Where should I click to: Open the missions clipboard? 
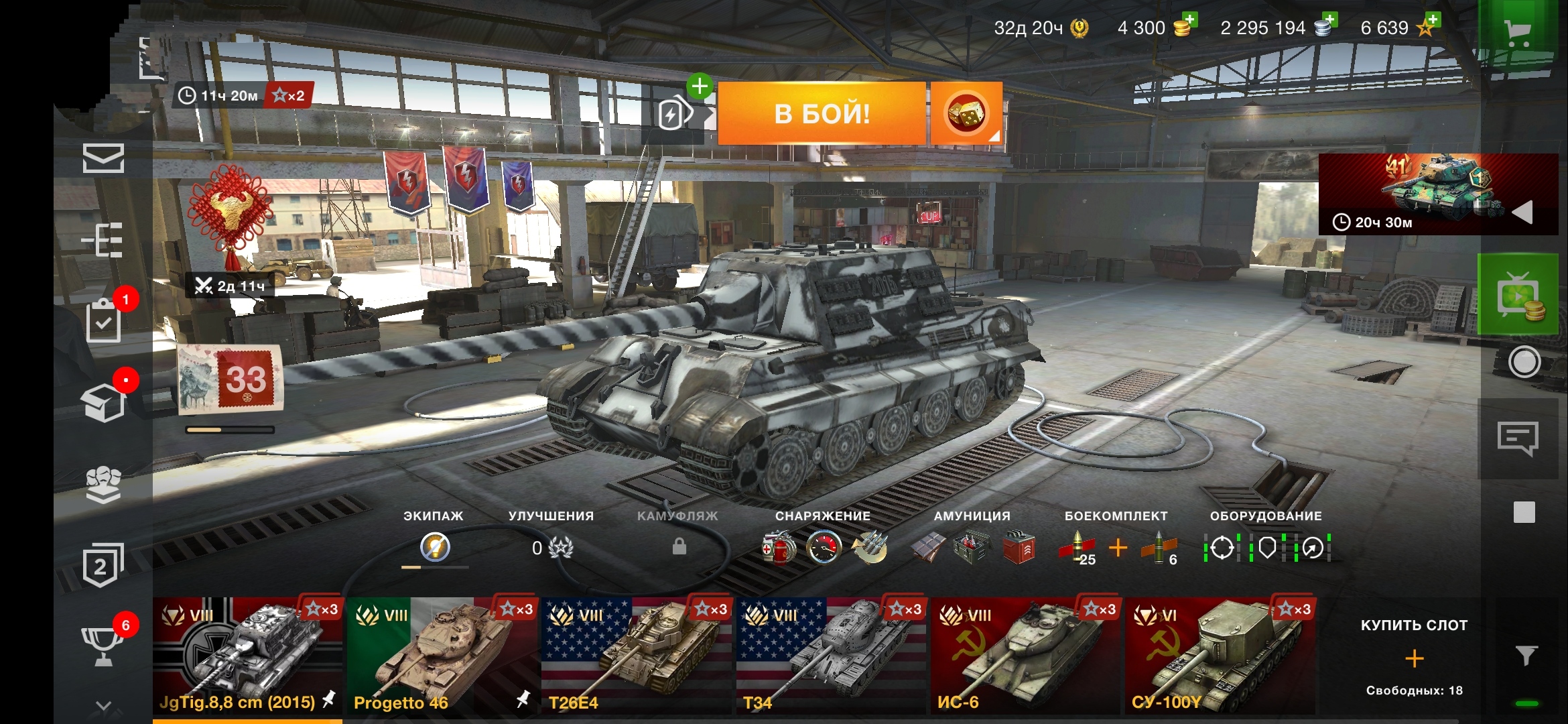[104, 321]
